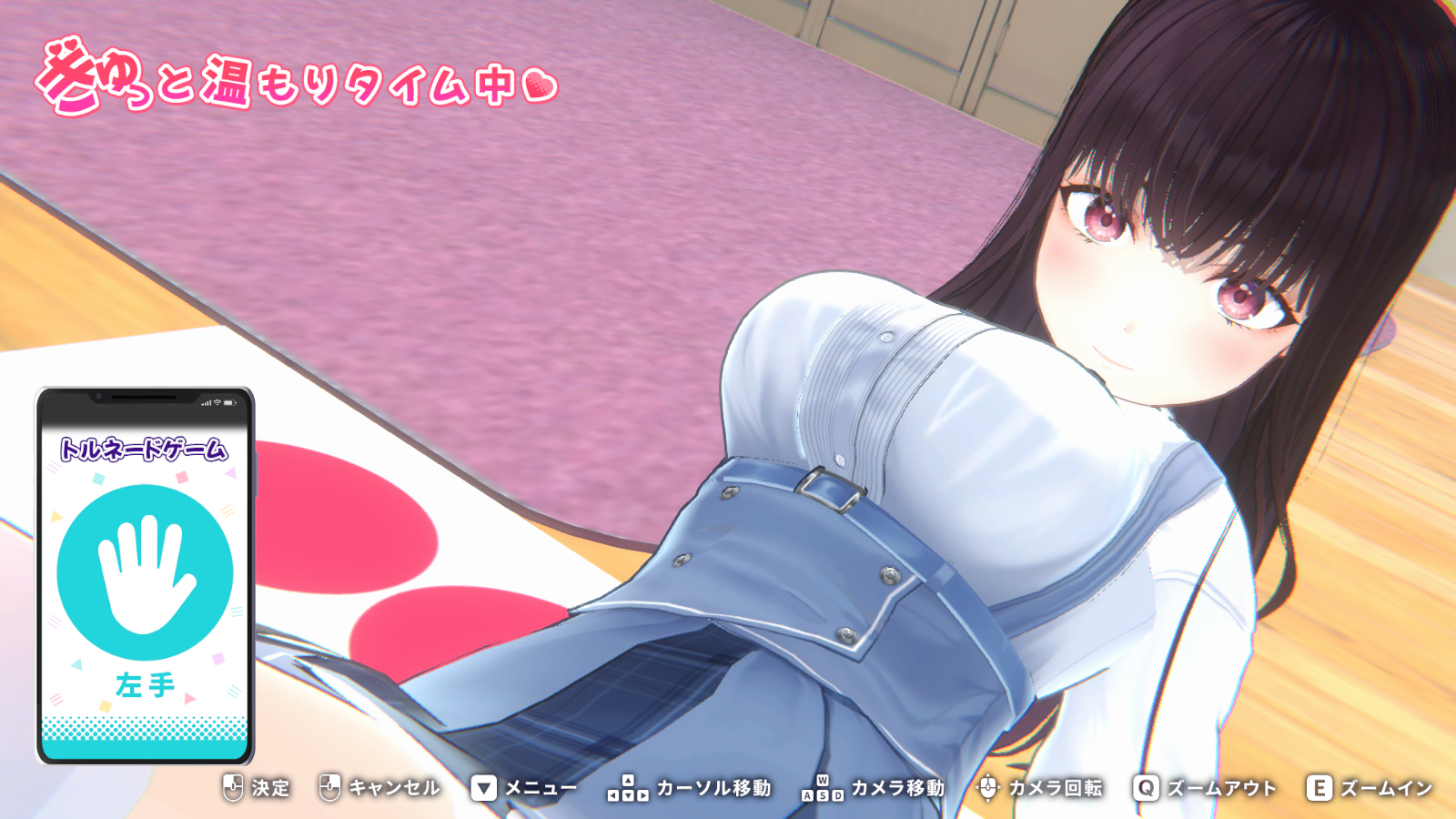The image size is (1456, 819).
Task: Click the Wi-Fi icon on the phone status bar
Action: click(217, 403)
